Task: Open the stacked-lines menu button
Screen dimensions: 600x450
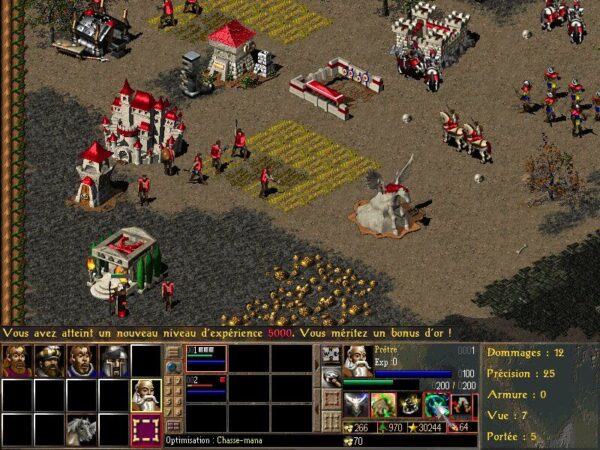Action: click(173, 352)
